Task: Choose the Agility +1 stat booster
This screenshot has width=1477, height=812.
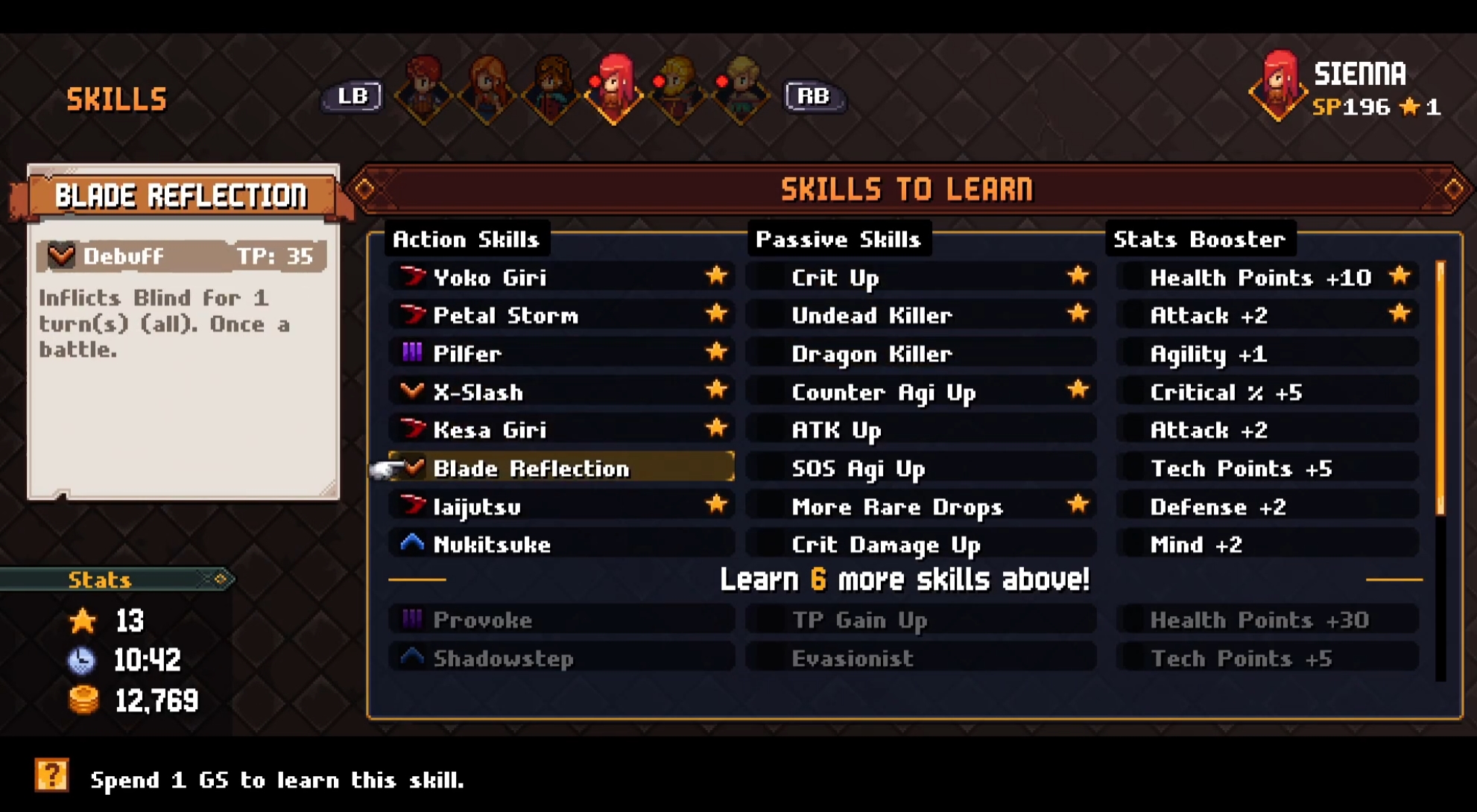Action: [1267, 353]
